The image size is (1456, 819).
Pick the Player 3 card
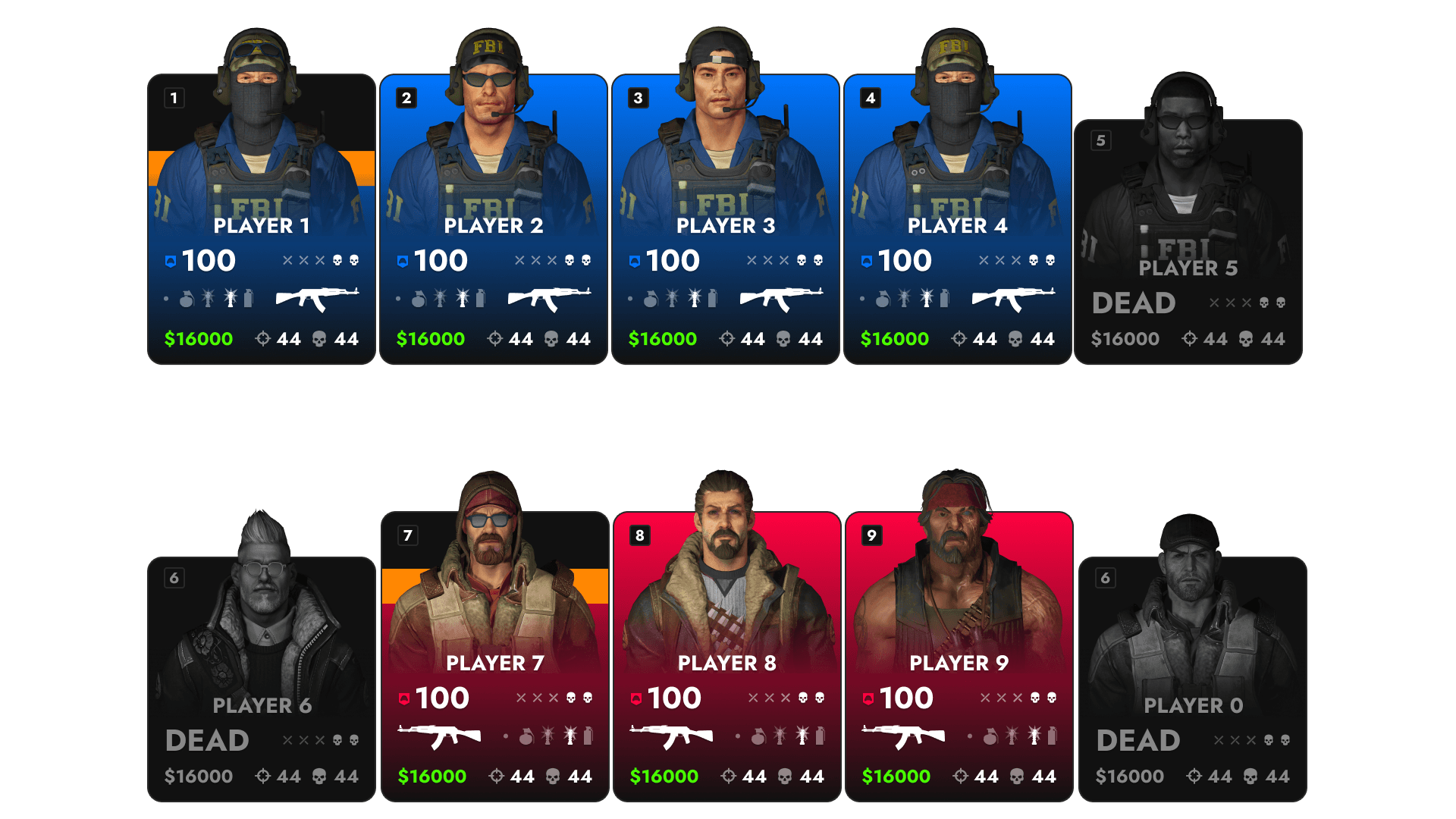pyautogui.click(x=726, y=220)
